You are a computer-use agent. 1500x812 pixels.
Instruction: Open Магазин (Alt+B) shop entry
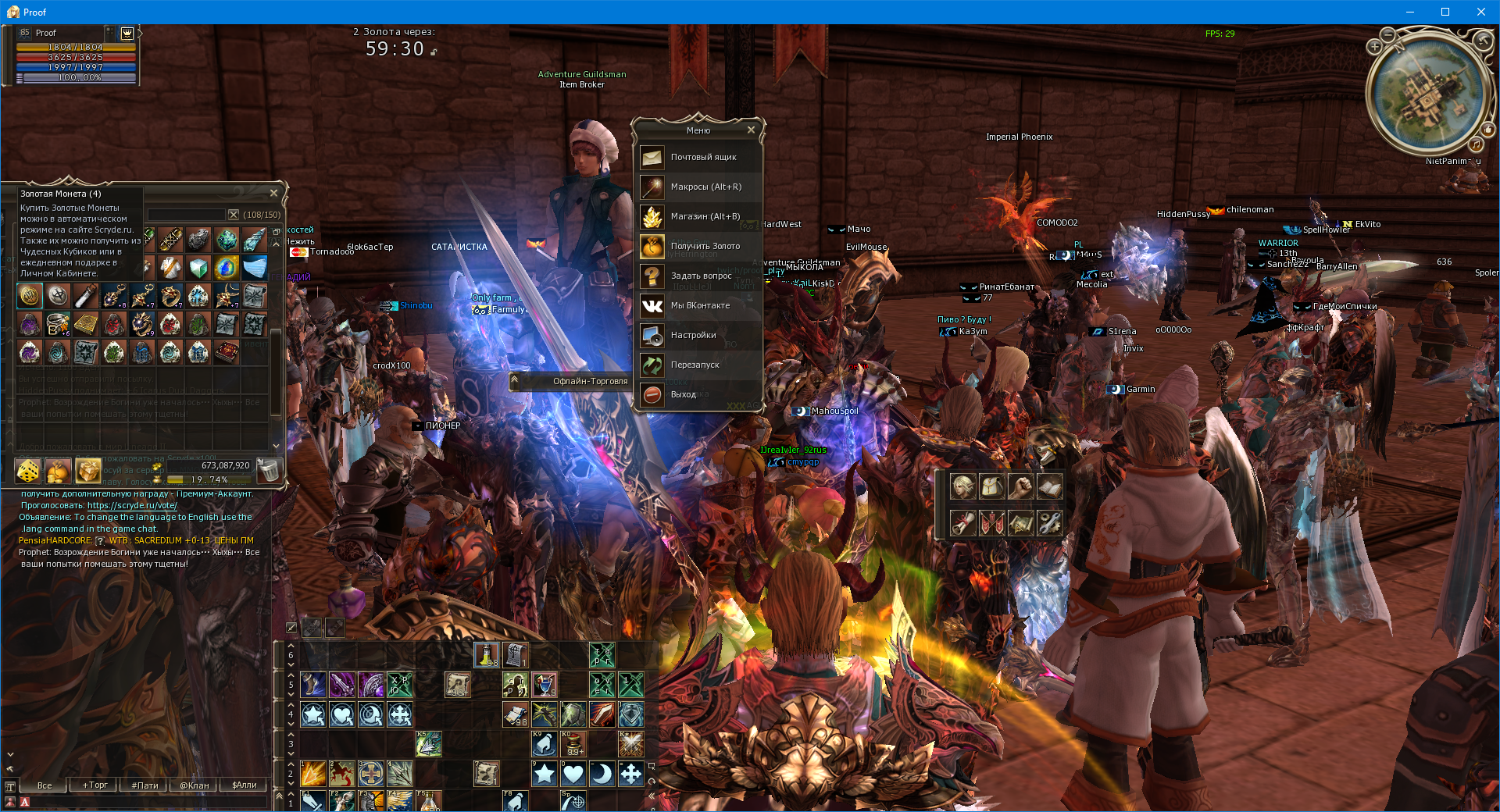coord(699,216)
